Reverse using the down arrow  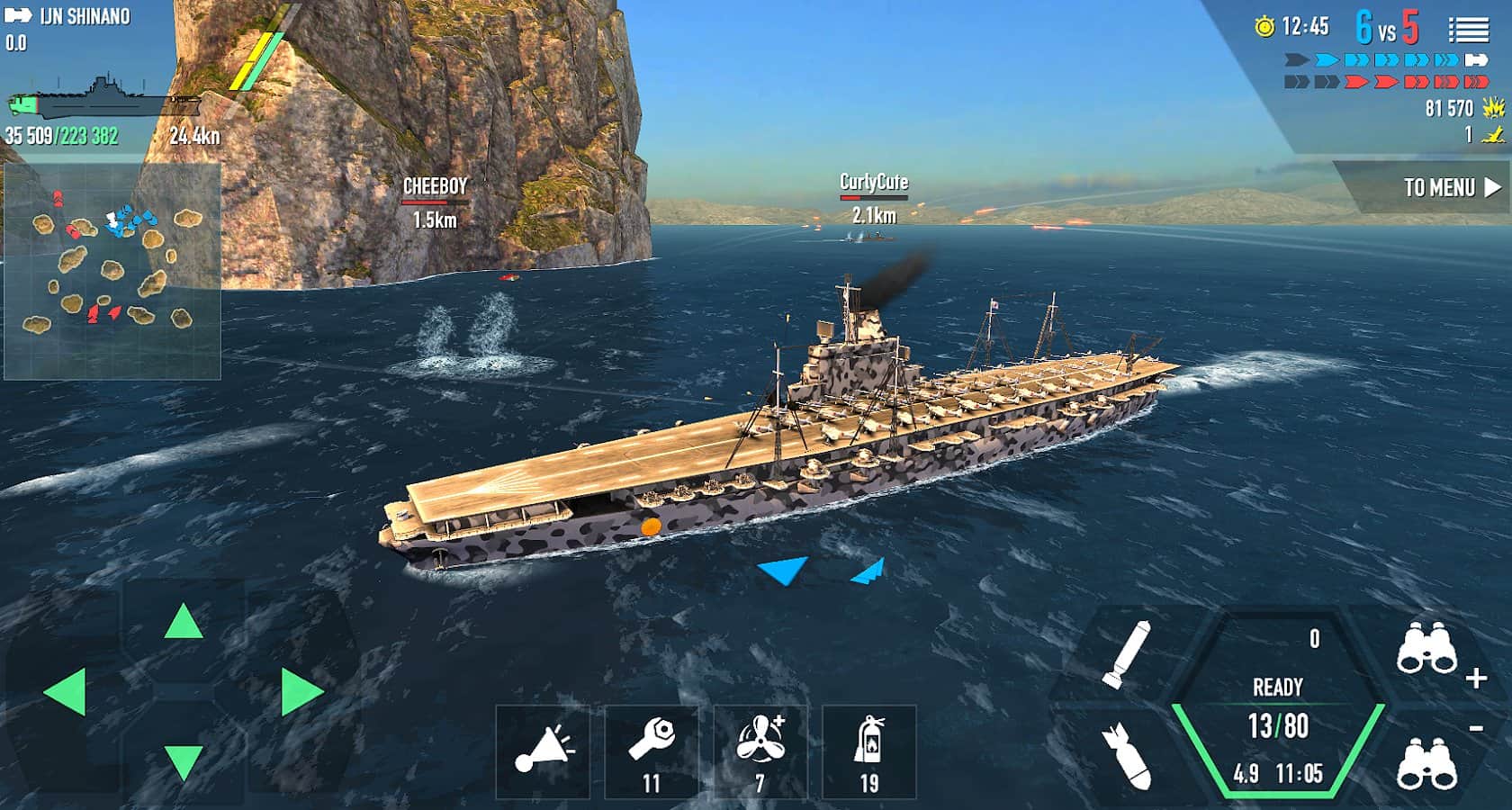(x=184, y=760)
